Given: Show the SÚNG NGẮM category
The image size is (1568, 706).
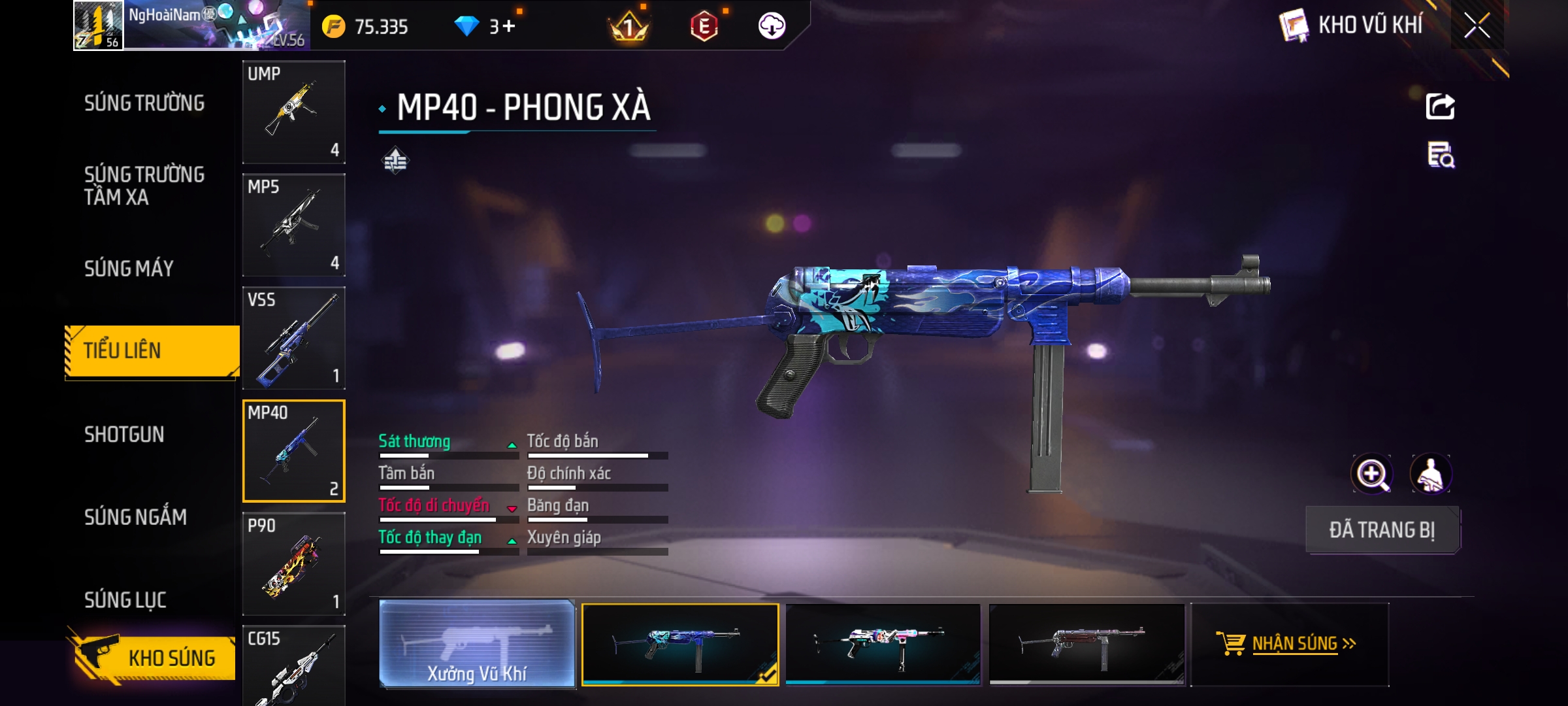Looking at the screenshot, I should click(135, 517).
